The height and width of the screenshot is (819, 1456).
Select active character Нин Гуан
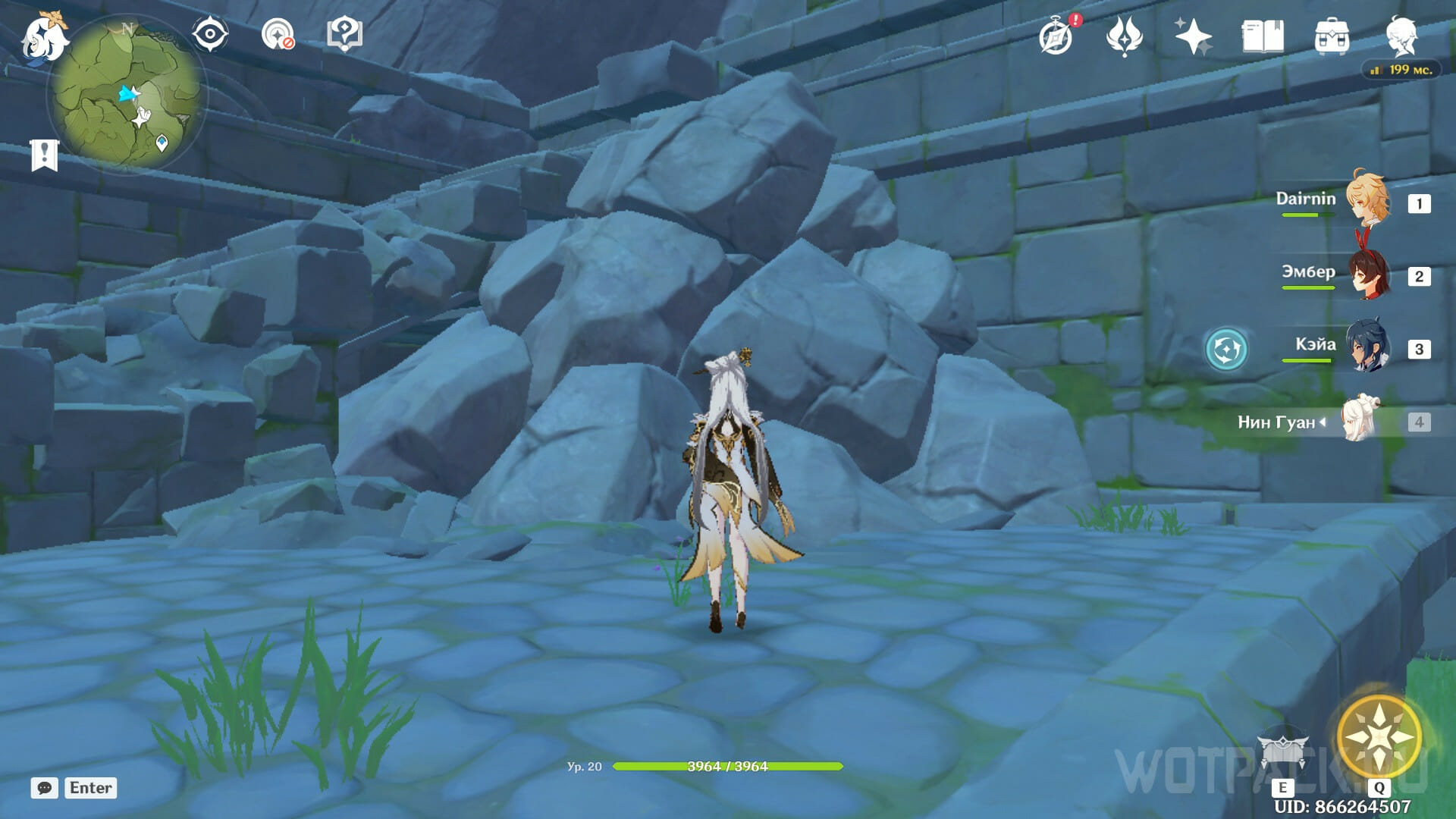pos(1361,420)
